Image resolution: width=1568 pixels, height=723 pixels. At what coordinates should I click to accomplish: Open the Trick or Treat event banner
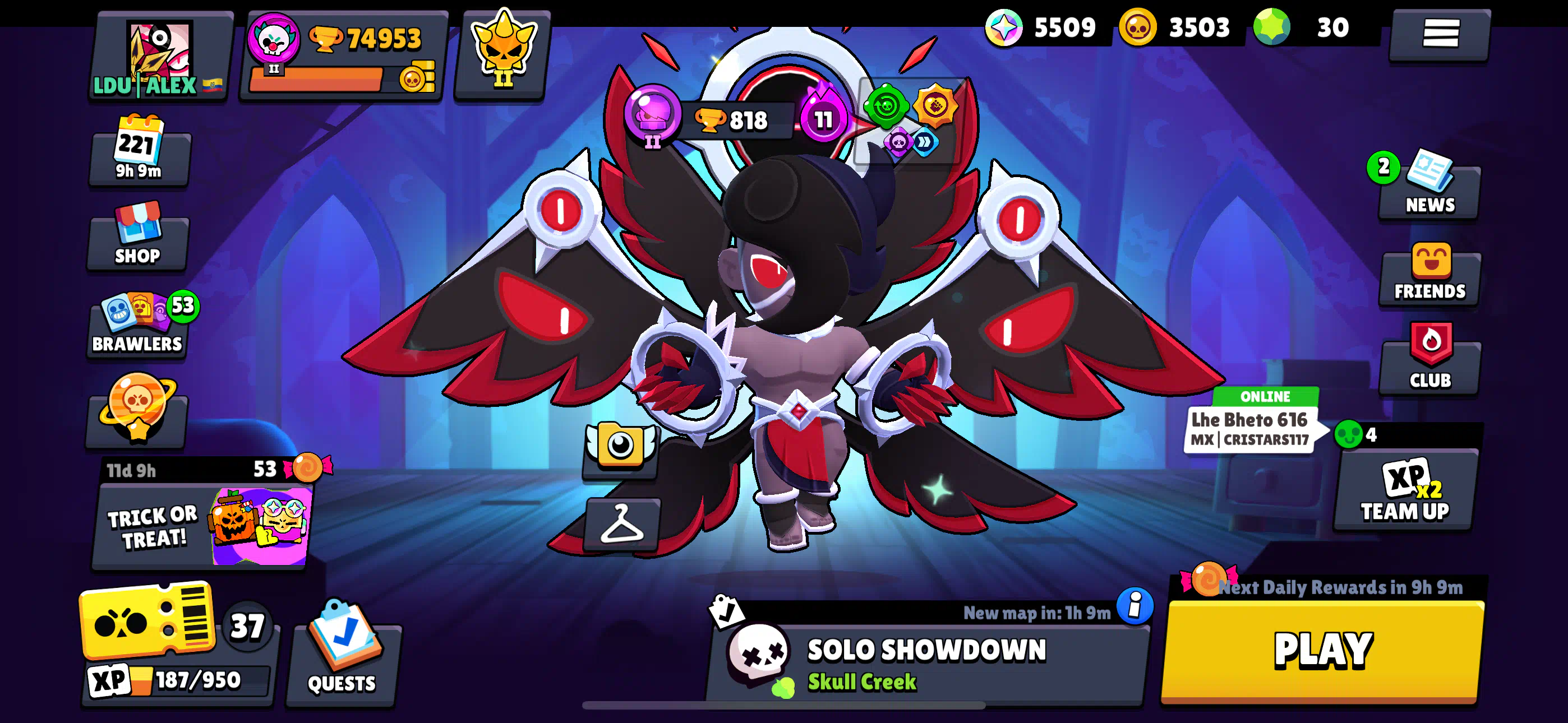(x=202, y=526)
